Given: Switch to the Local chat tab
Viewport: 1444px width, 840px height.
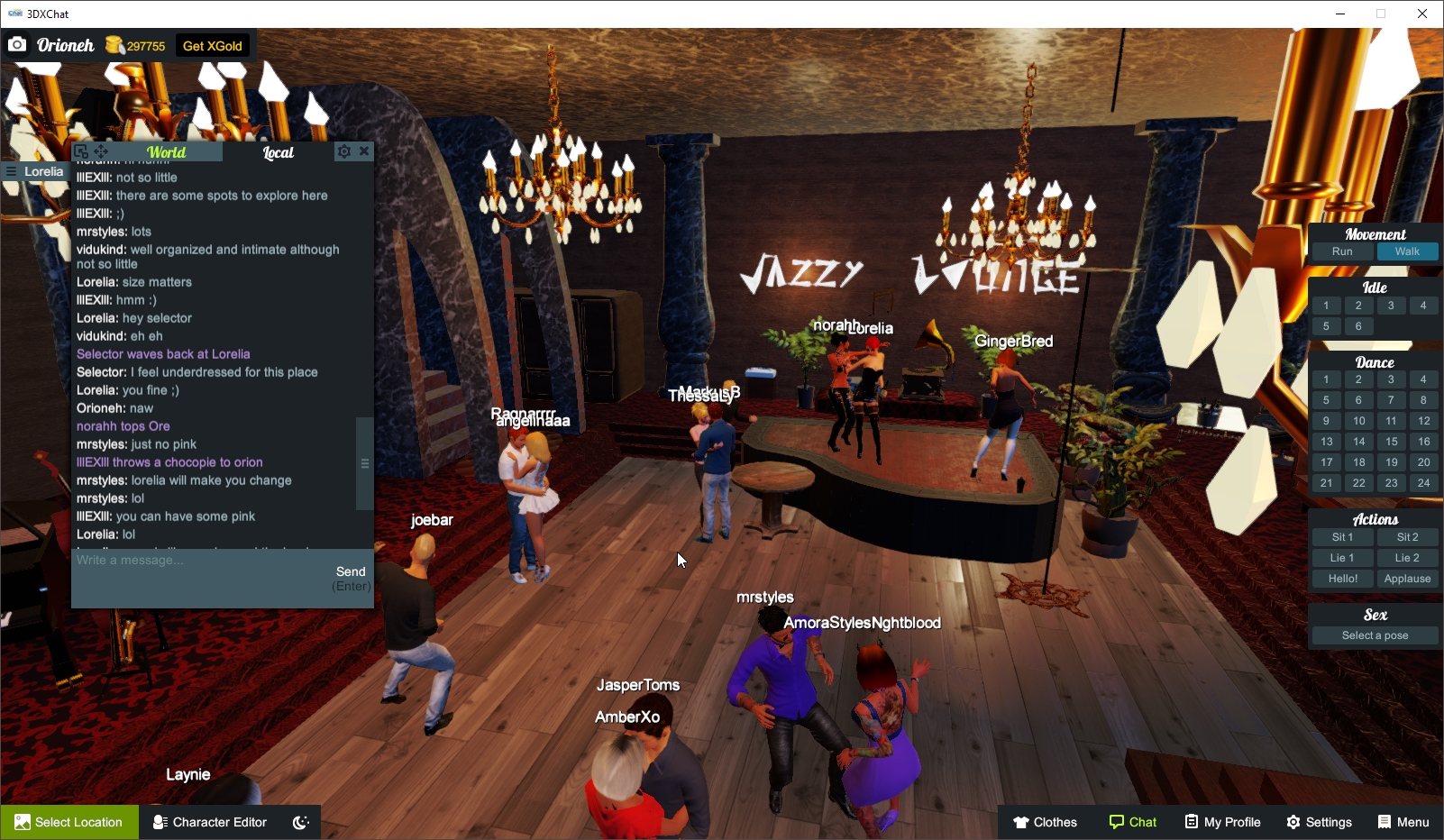Looking at the screenshot, I should point(277,151).
